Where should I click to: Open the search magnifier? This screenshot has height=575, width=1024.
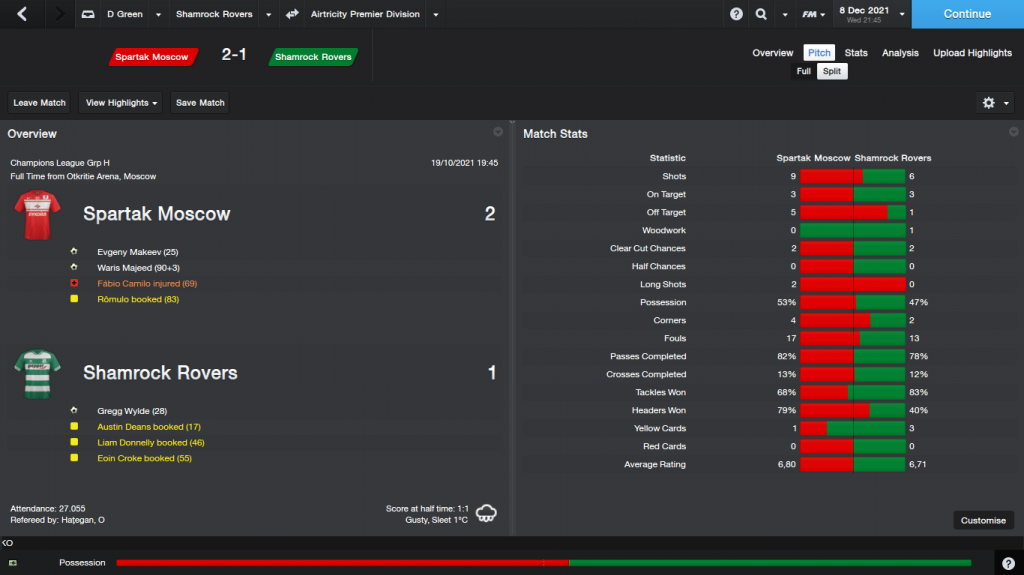pyautogui.click(x=761, y=14)
